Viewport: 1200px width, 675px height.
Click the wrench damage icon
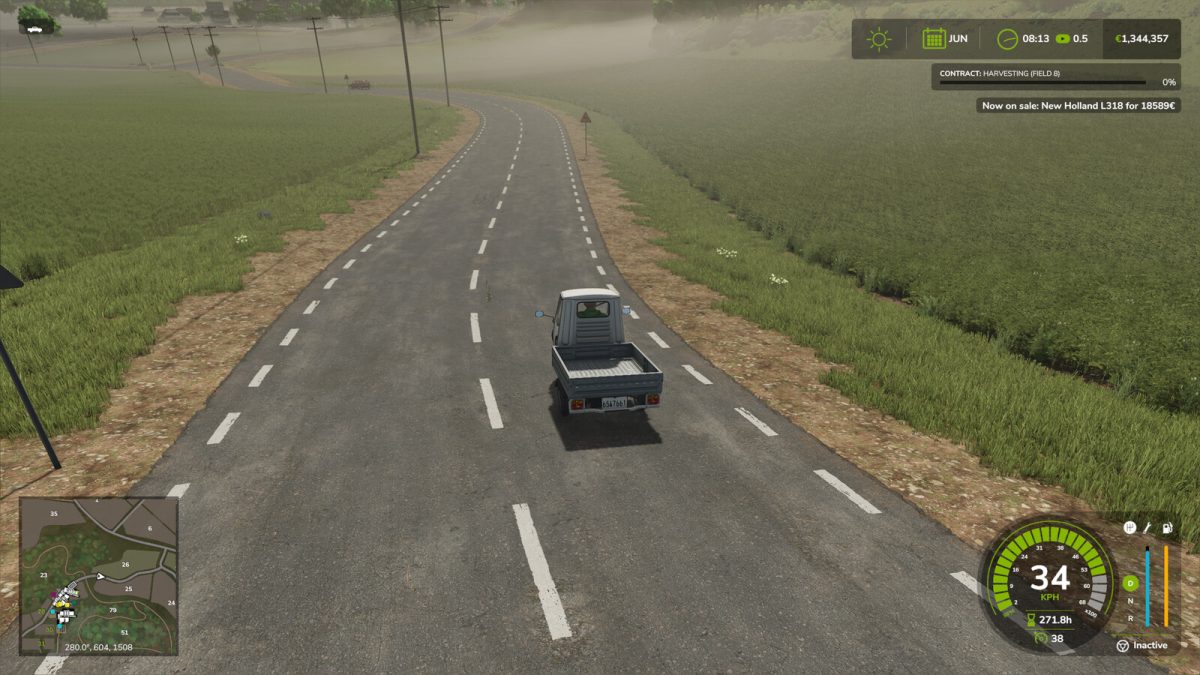click(x=1148, y=527)
